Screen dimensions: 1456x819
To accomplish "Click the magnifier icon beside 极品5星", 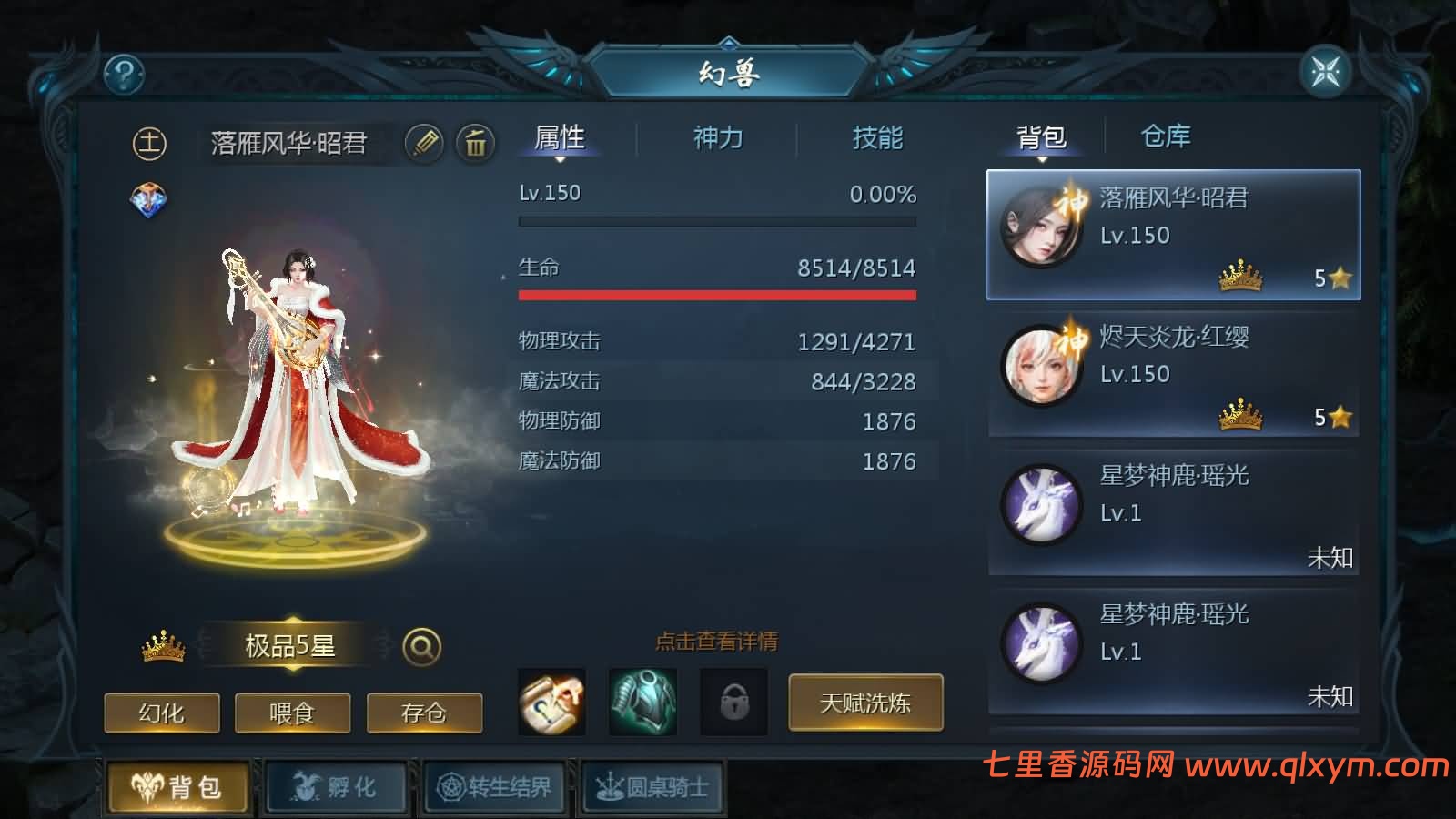I will pos(419,648).
